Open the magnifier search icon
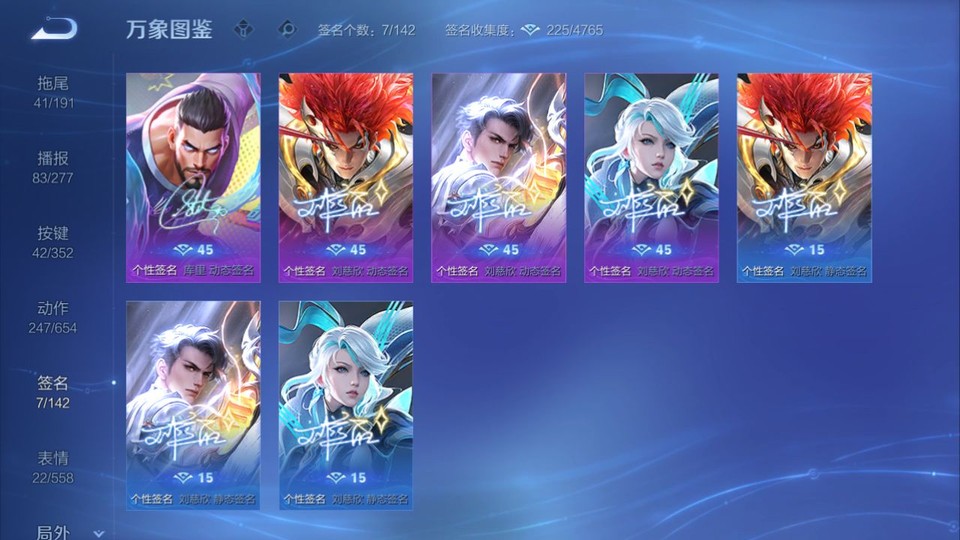The height and width of the screenshot is (540, 960). point(287,29)
